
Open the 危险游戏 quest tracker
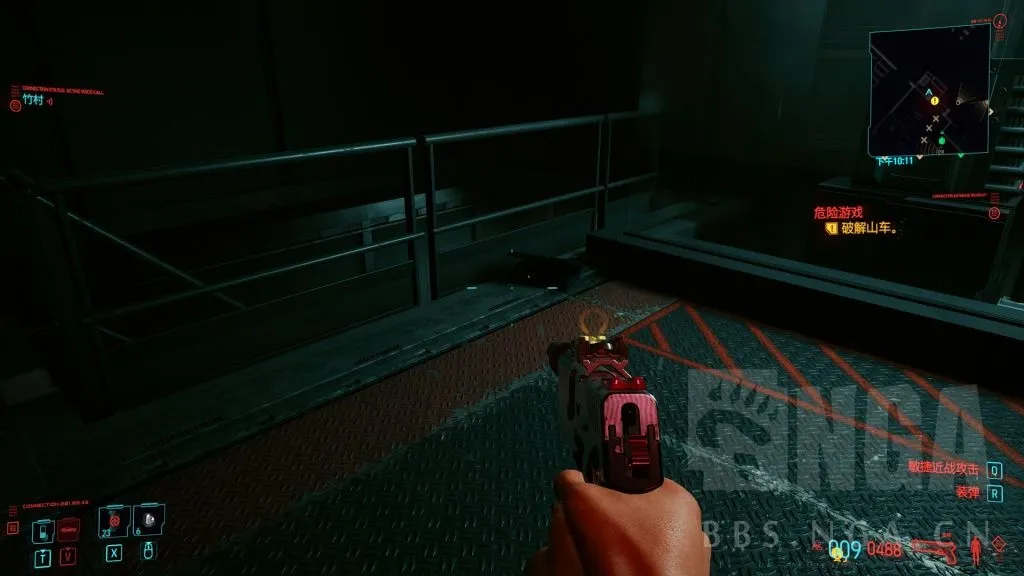coord(838,212)
